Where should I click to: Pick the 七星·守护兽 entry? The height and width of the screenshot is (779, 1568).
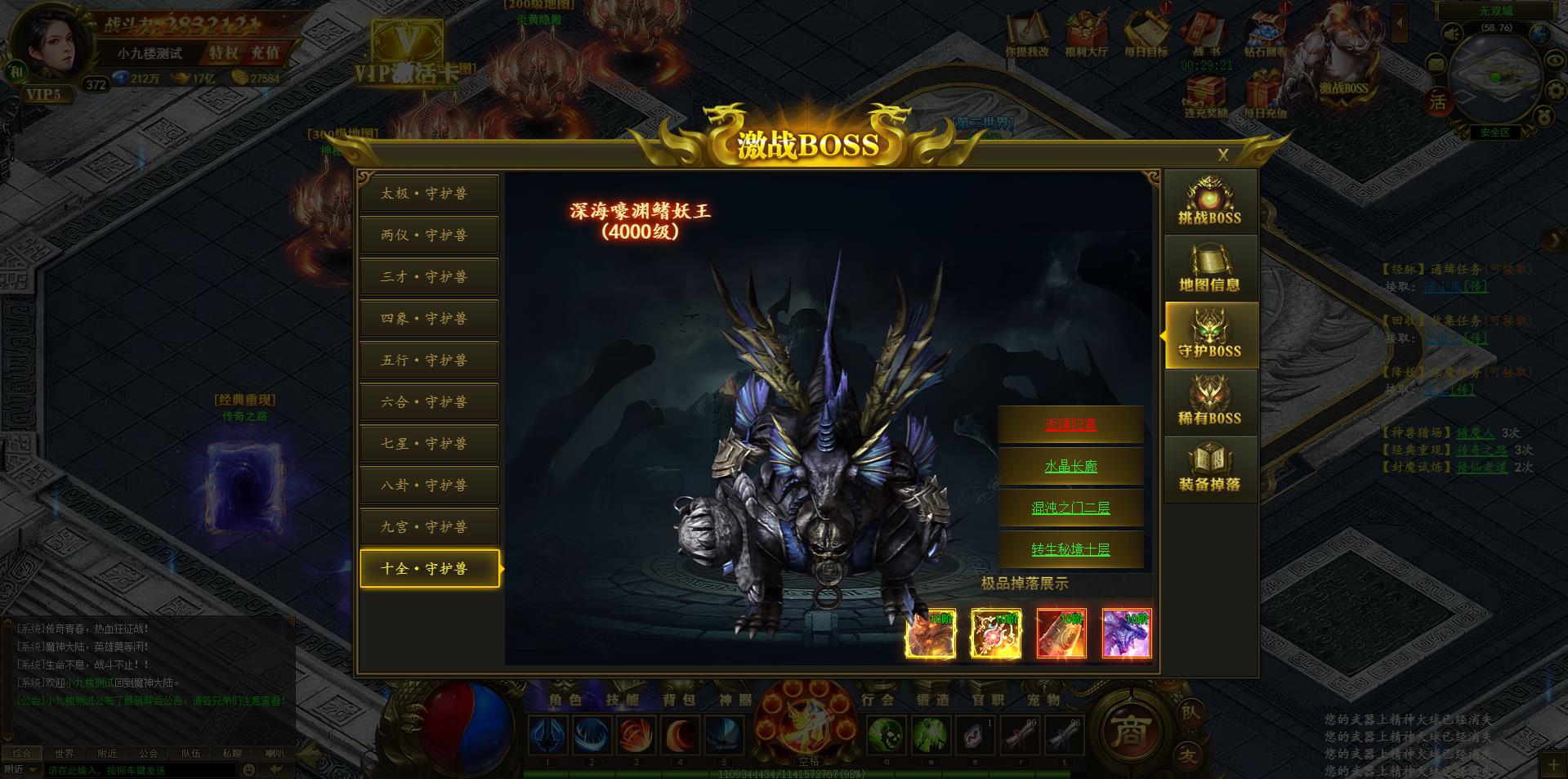428,444
